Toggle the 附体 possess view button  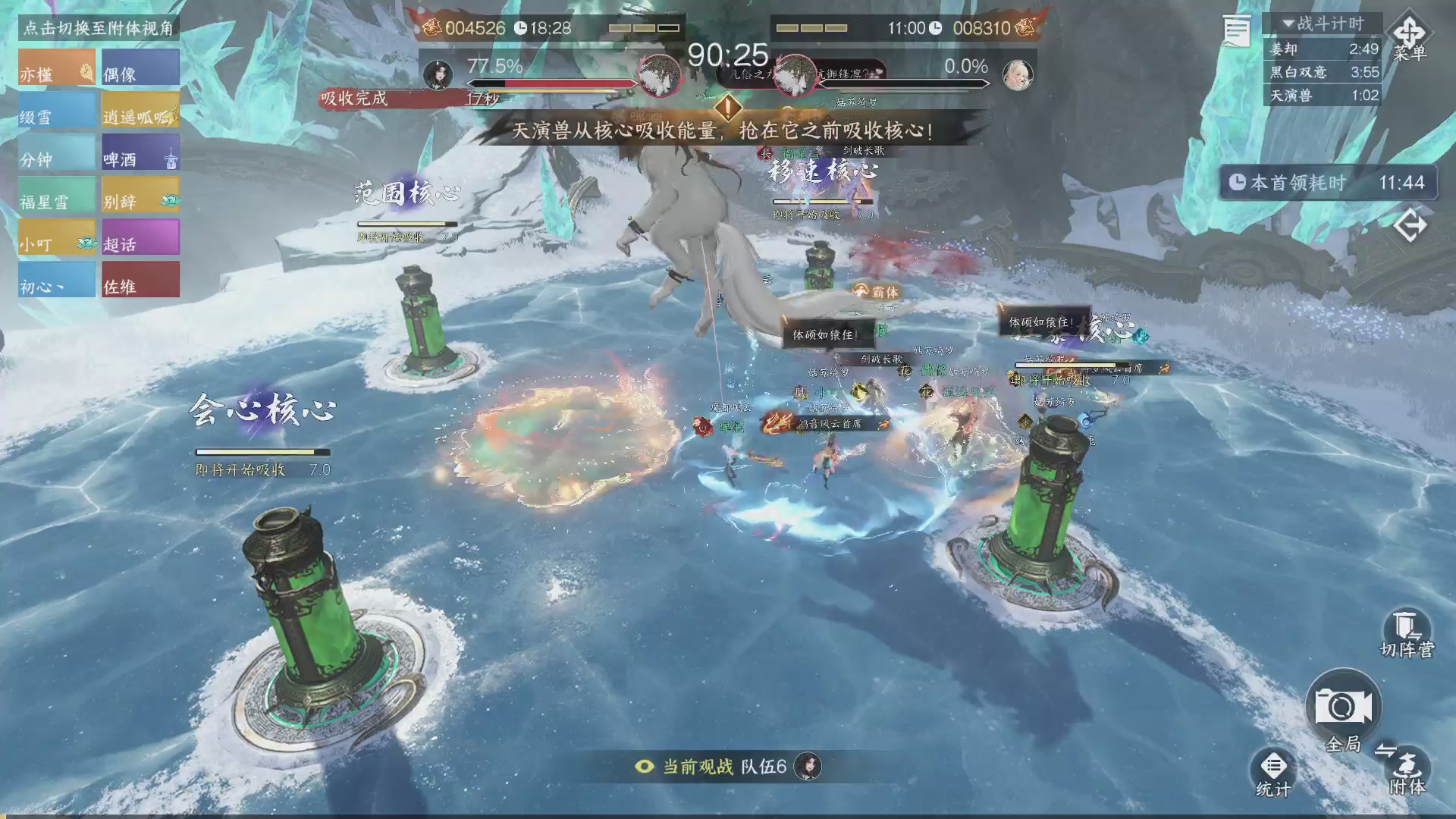(1407, 770)
